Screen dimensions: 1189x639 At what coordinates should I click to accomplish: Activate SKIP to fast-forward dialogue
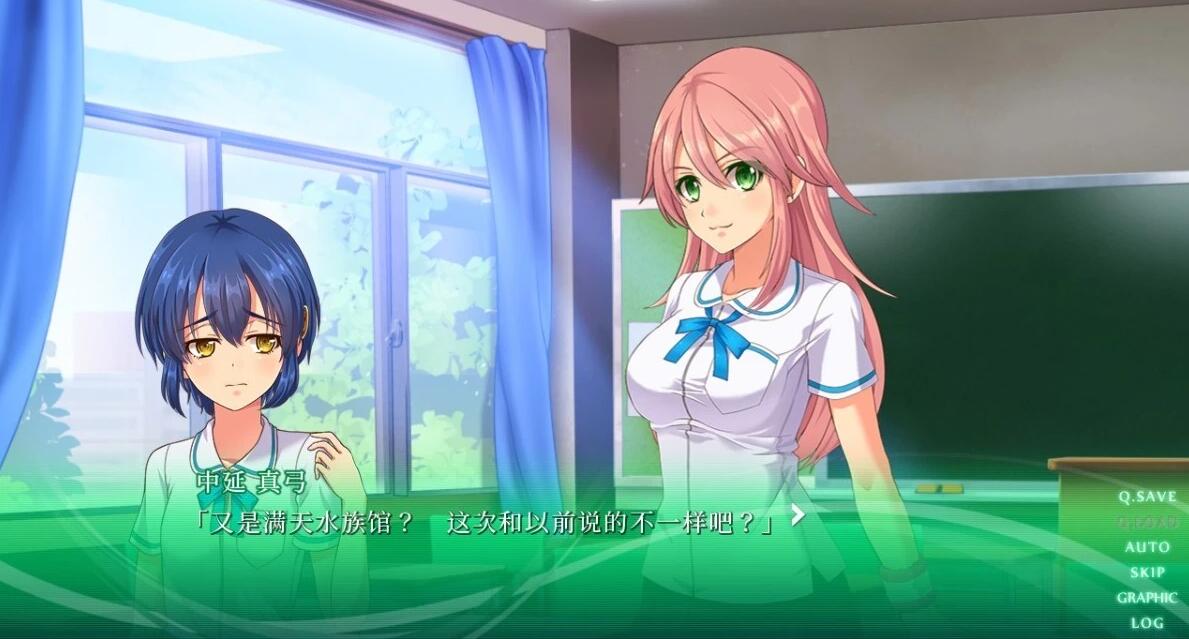point(1147,573)
